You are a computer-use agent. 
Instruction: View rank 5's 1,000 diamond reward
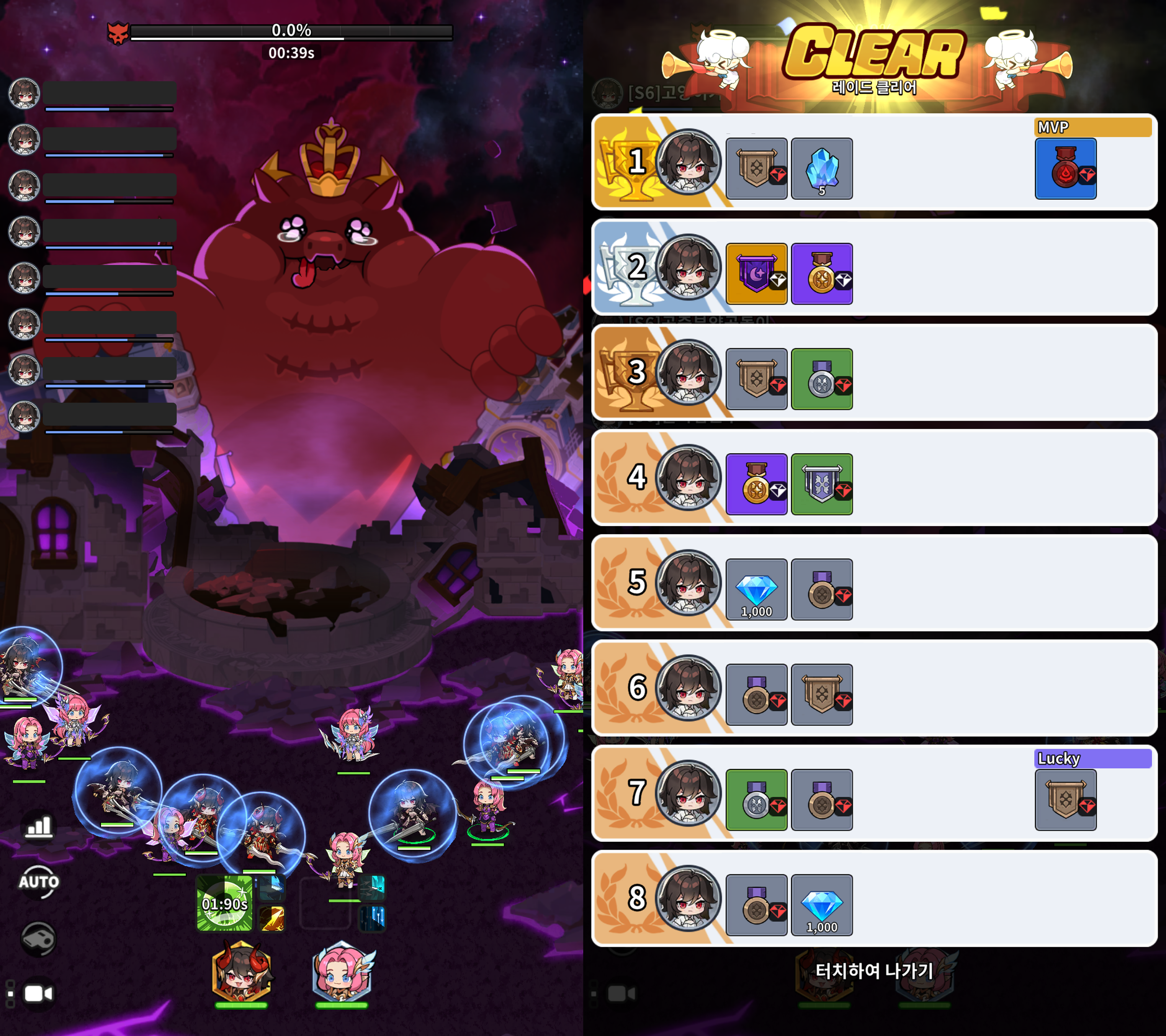pos(757,589)
